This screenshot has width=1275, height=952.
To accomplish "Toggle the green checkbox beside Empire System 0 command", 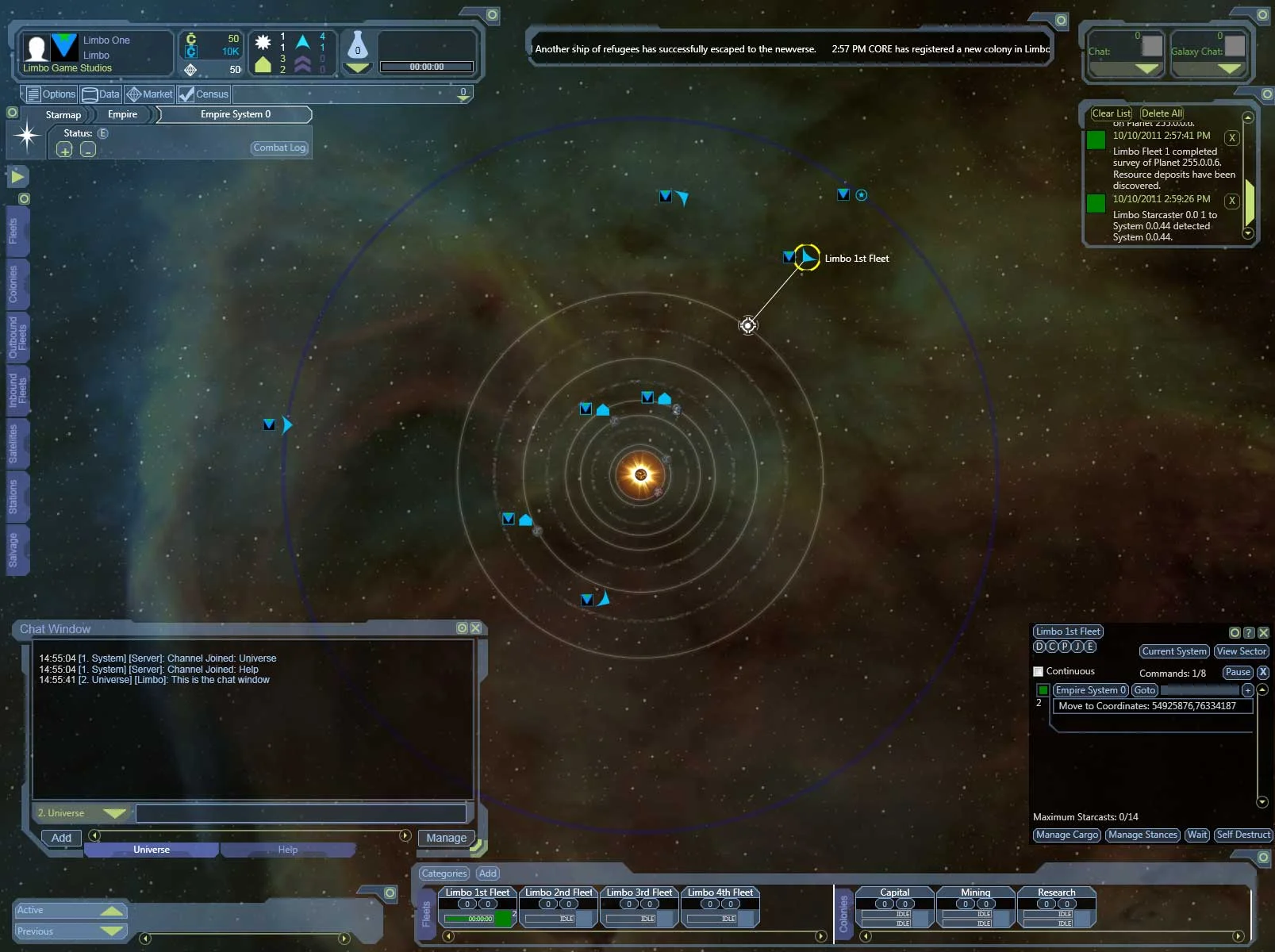I will [1043, 690].
